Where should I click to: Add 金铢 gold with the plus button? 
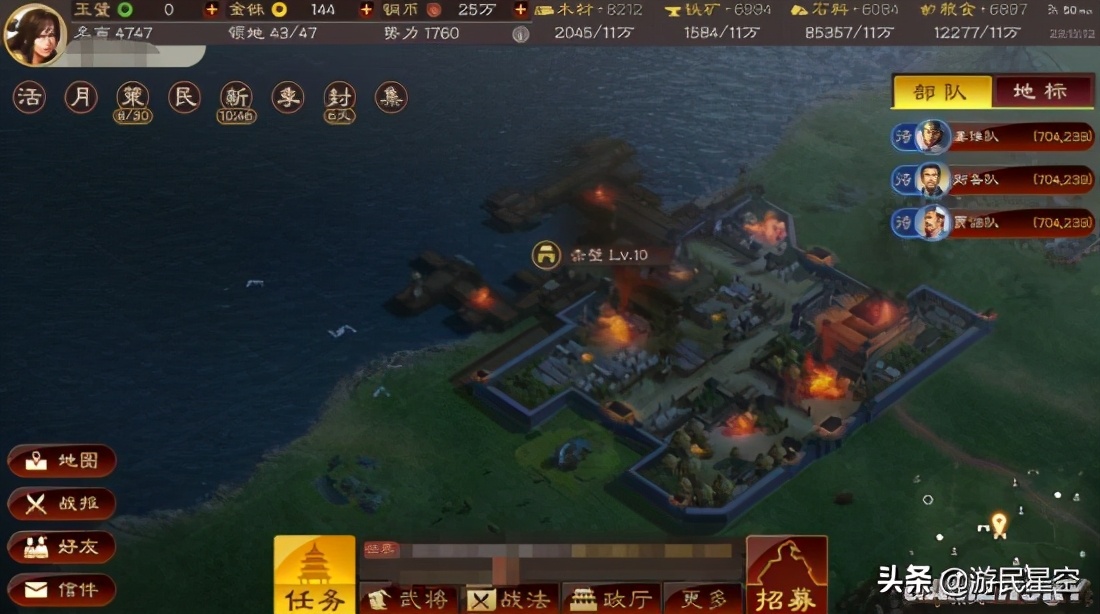click(366, 10)
